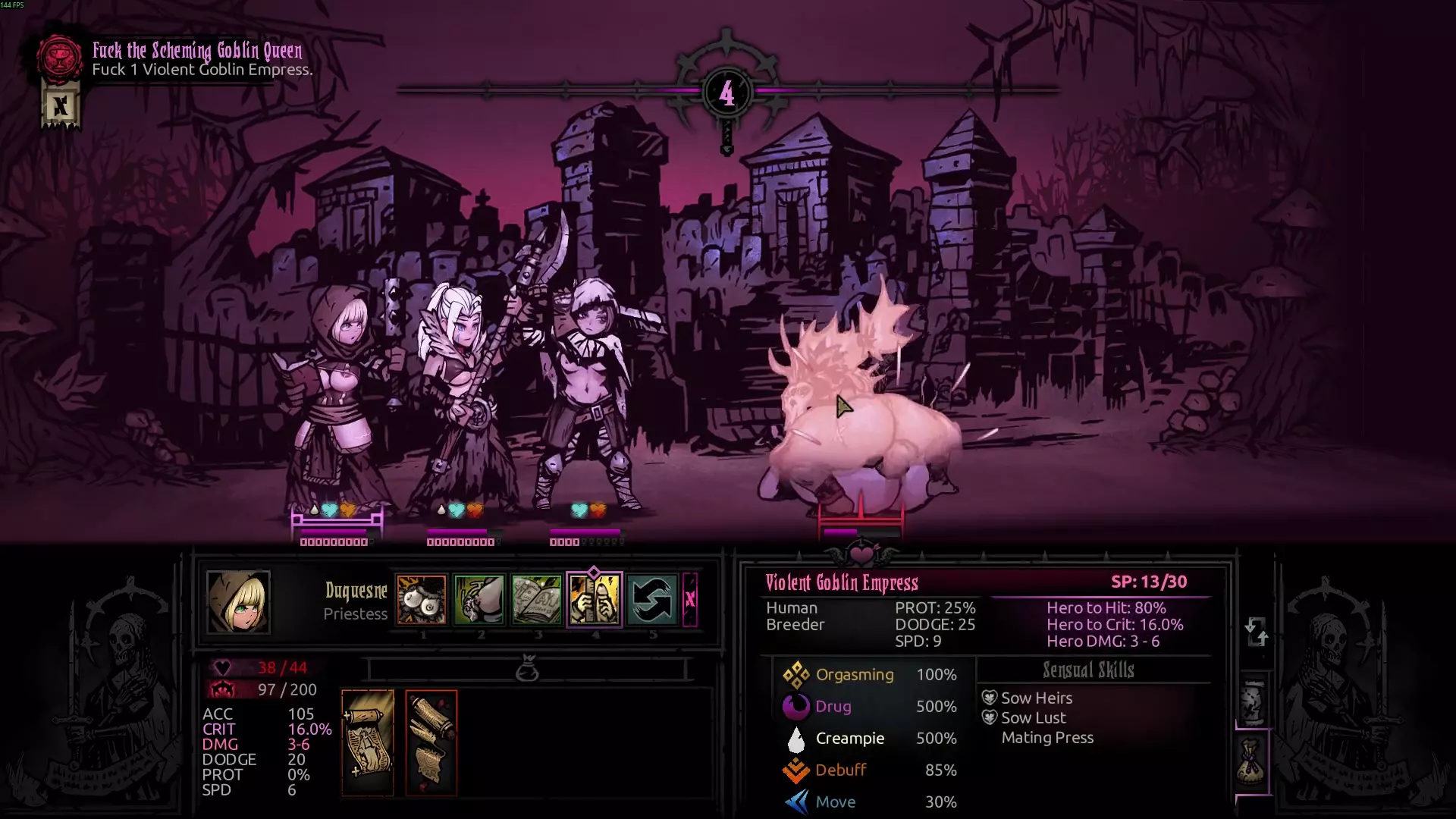Image resolution: width=1456 pixels, height=819 pixels.
Task: Switch to the loot bag inventory tab
Action: click(1253, 763)
